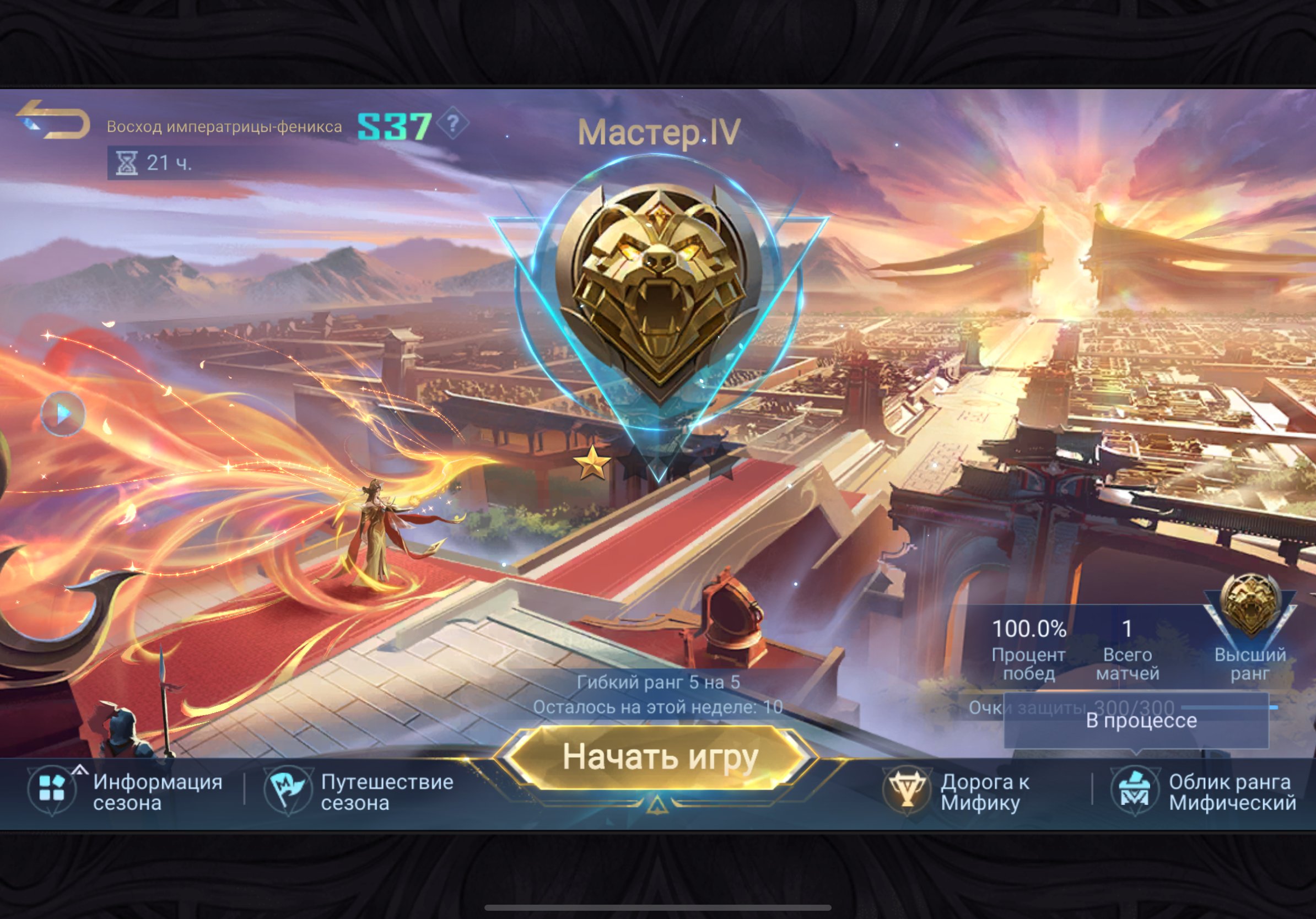The image size is (1316, 919).
Task: View the Высший ранг badge
Action: [x=1249, y=607]
